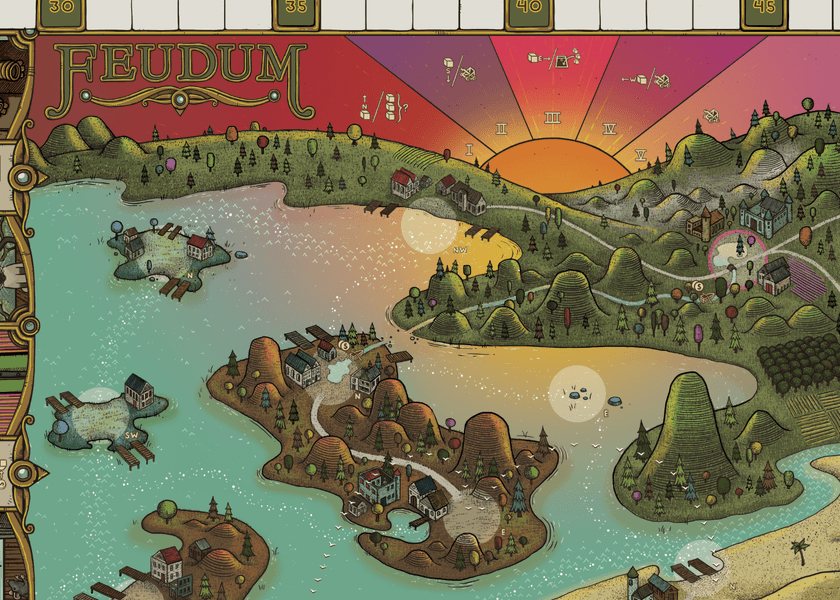Select epoch I on the sun dial
This screenshot has height=600, width=840.
(x=469, y=150)
